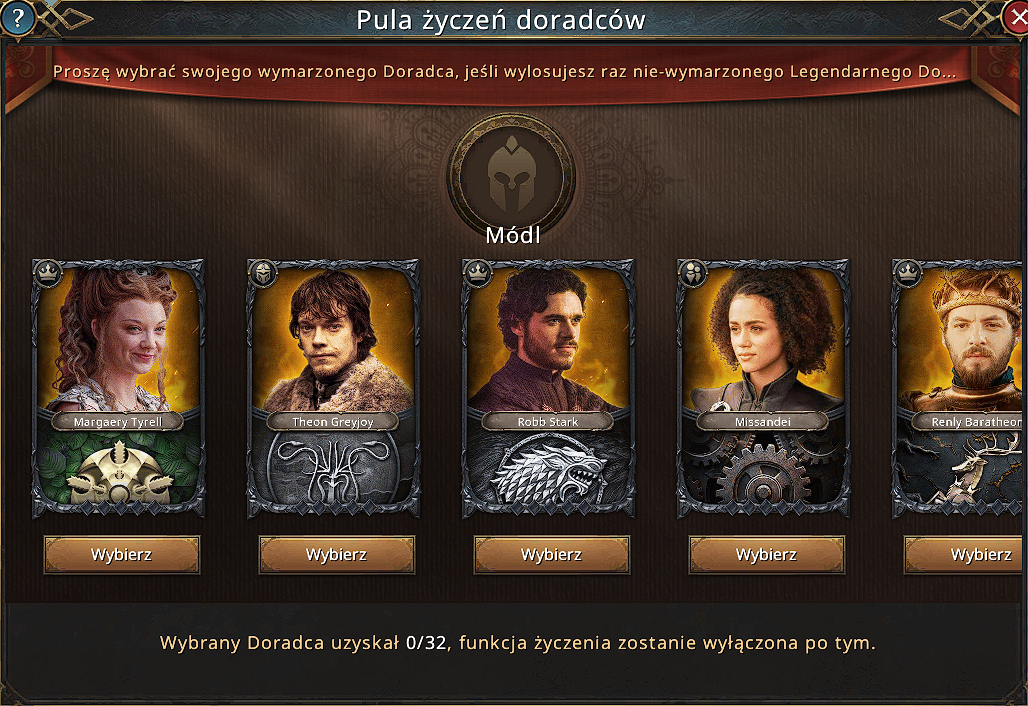
Task: Choose the Renly Baratheon advisor card
Action: coord(962,388)
